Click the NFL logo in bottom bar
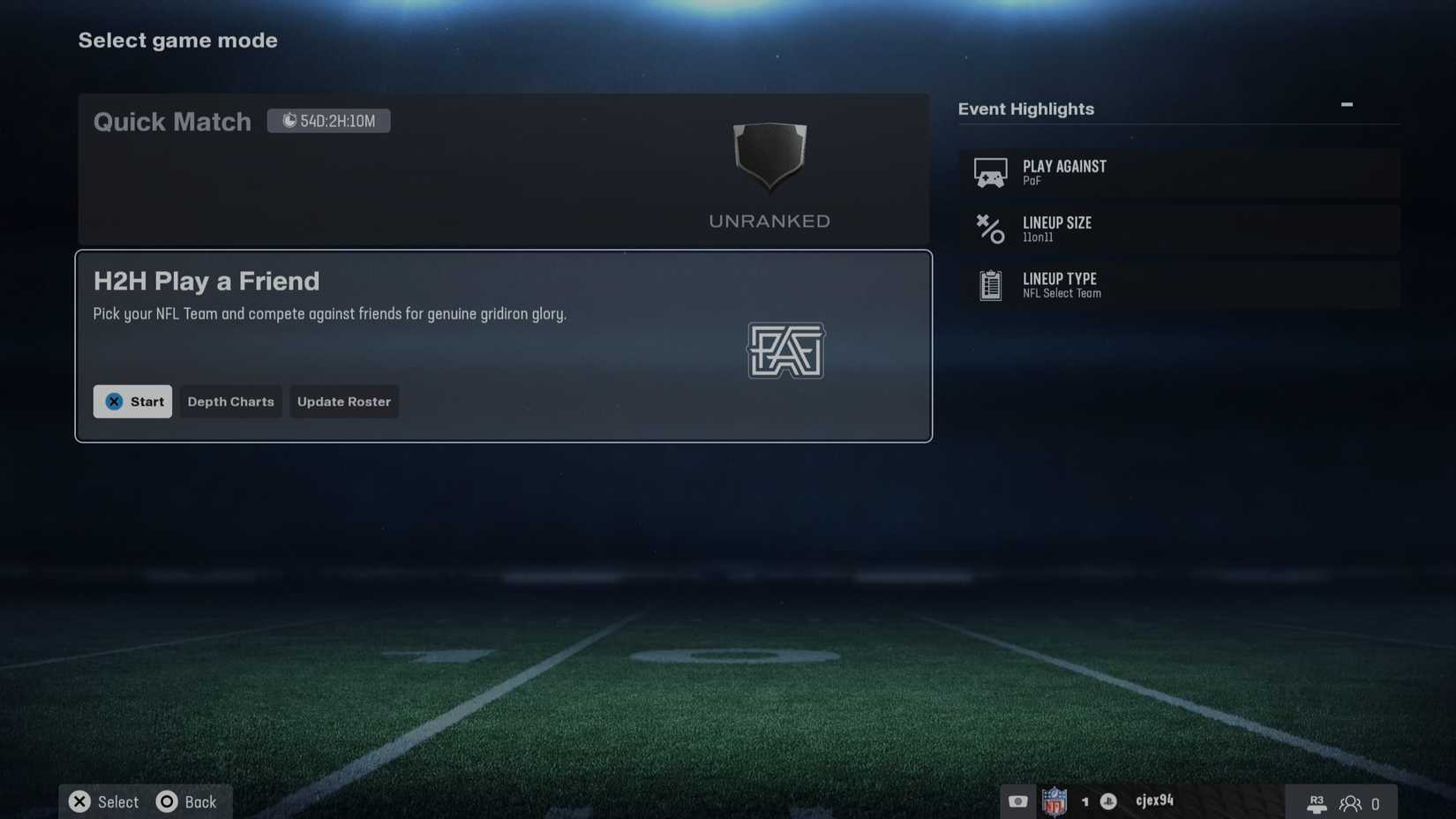This screenshot has width=1456, height=819. click(1055, 801)
